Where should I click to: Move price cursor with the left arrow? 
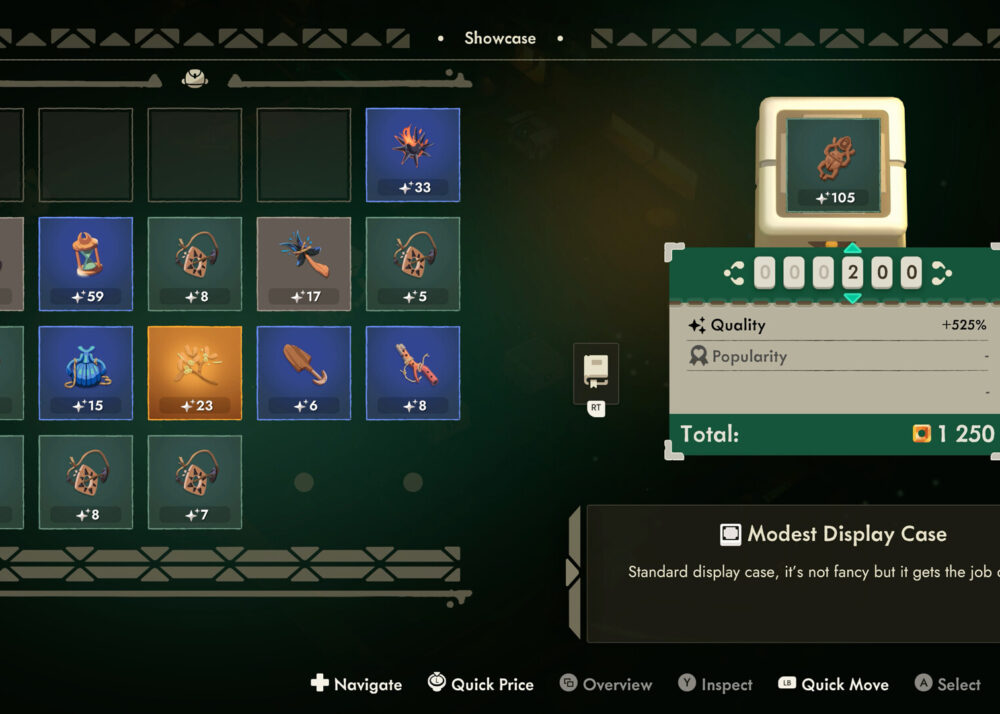[735, 273]
